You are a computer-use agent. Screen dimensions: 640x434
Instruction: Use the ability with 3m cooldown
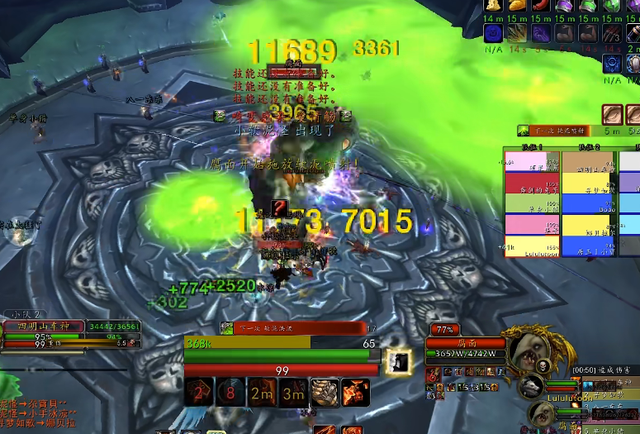294,391
